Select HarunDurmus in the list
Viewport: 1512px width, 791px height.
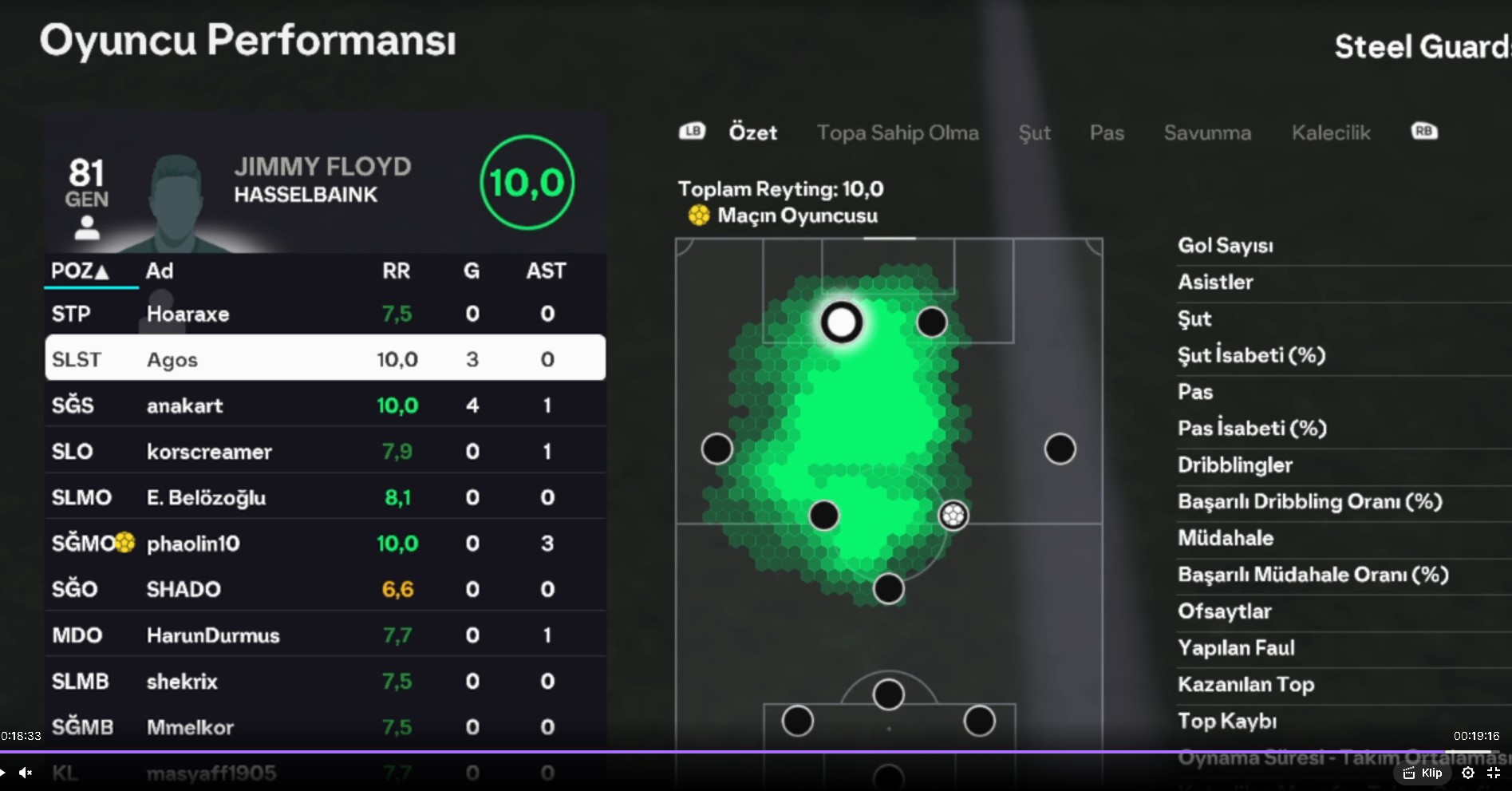[325, 635]
